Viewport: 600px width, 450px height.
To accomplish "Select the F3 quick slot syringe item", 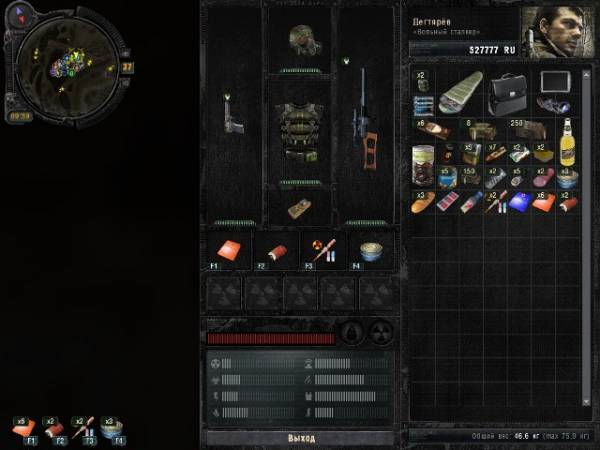I will pyautogui.click(x=324, y=250).
